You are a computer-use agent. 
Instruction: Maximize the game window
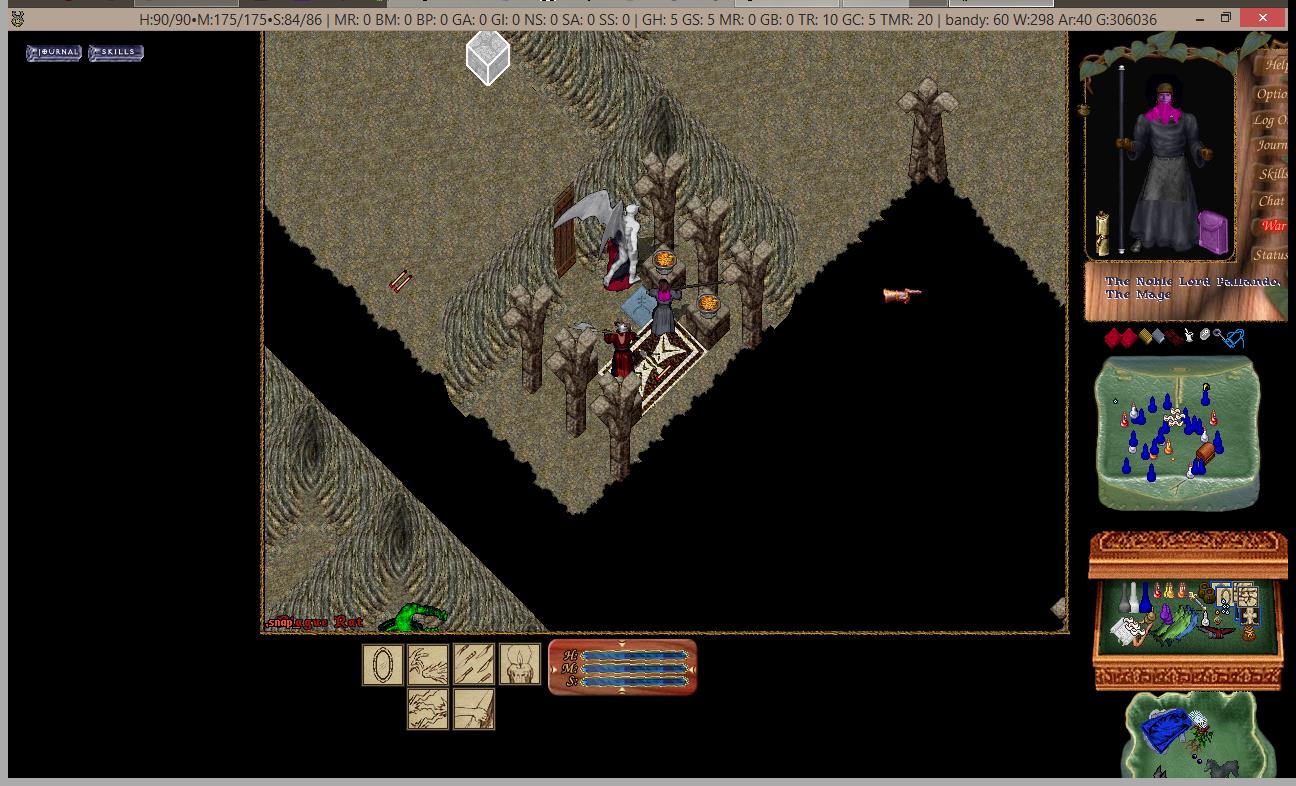(x=1226, y=18)
